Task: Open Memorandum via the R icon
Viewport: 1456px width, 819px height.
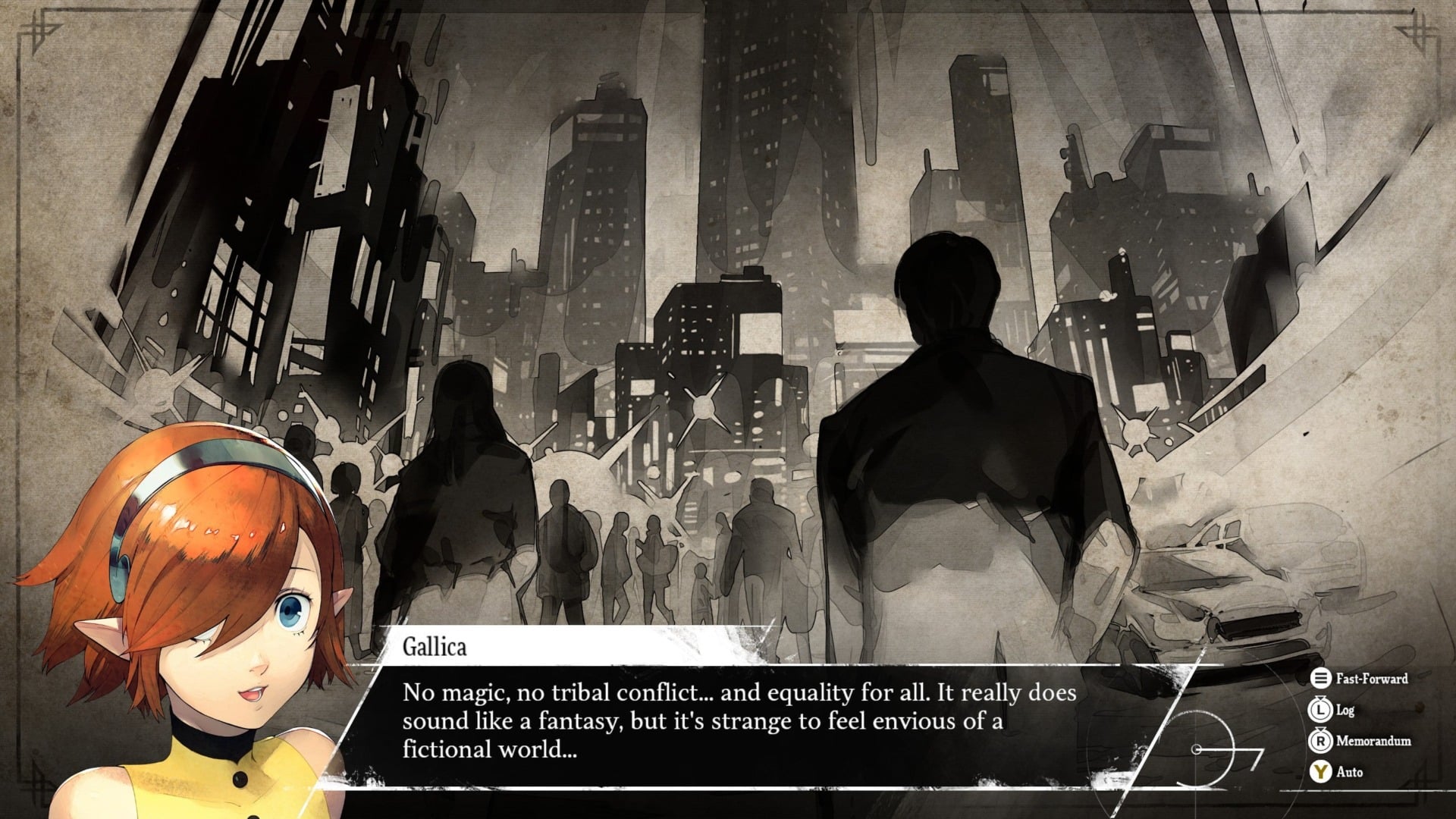Action: coord(1319,741)
